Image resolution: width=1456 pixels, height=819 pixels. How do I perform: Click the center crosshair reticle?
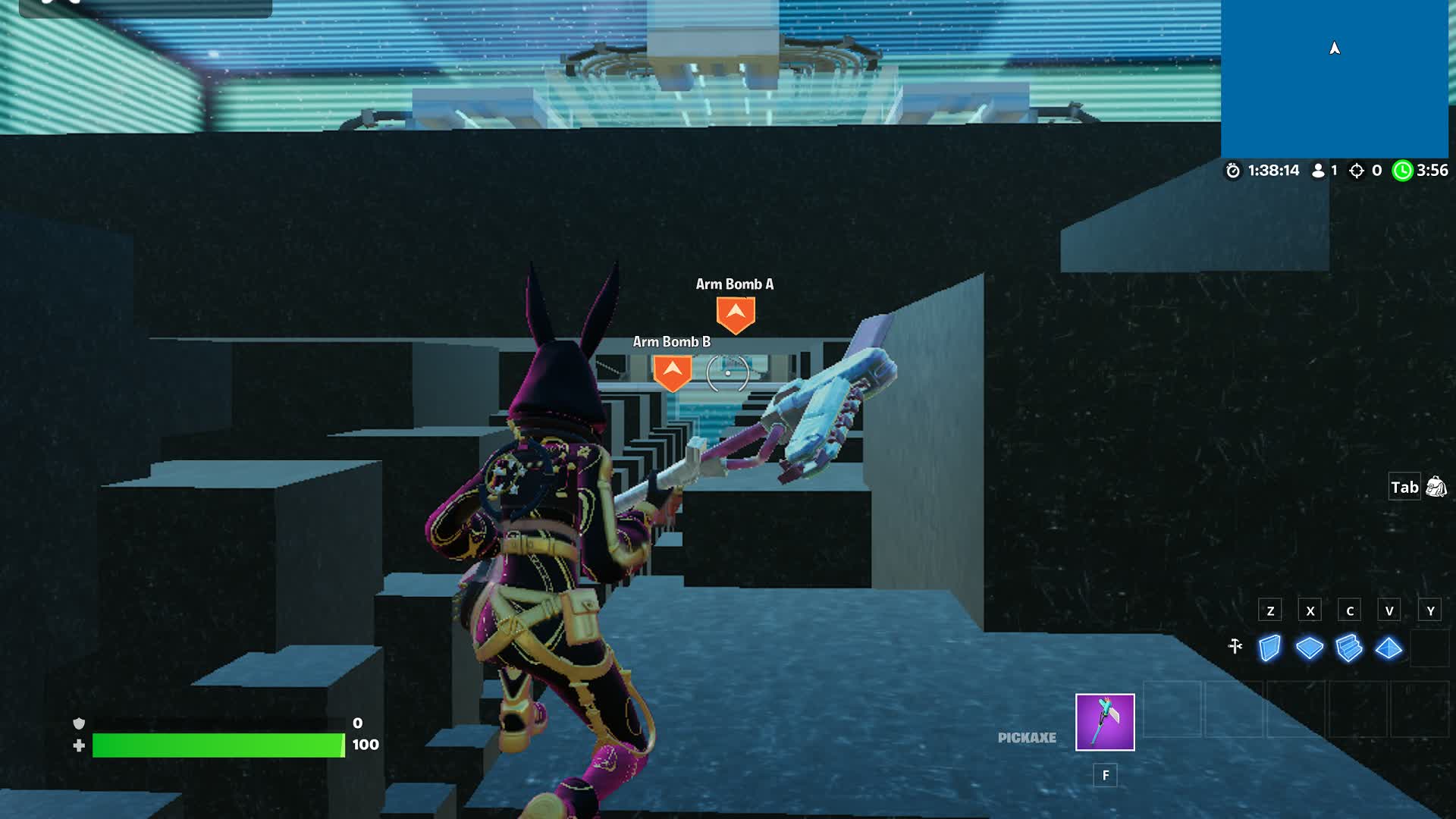[726, 373]
